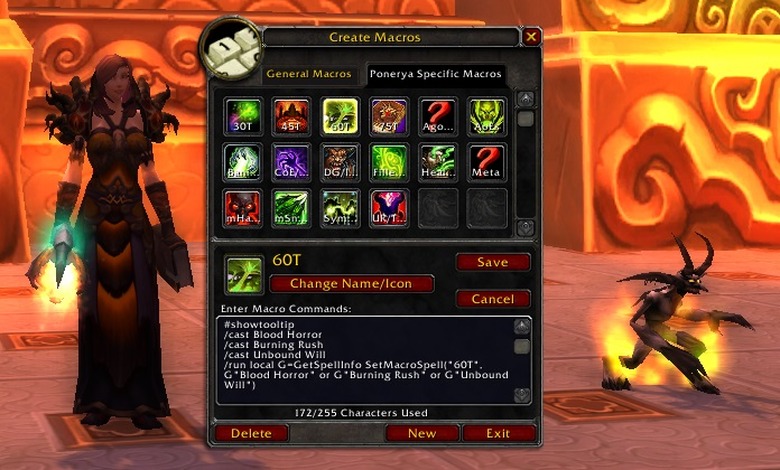Select the 30T macro icon
Viewport: 780px width, 470px height.
[x=243, y=116]
